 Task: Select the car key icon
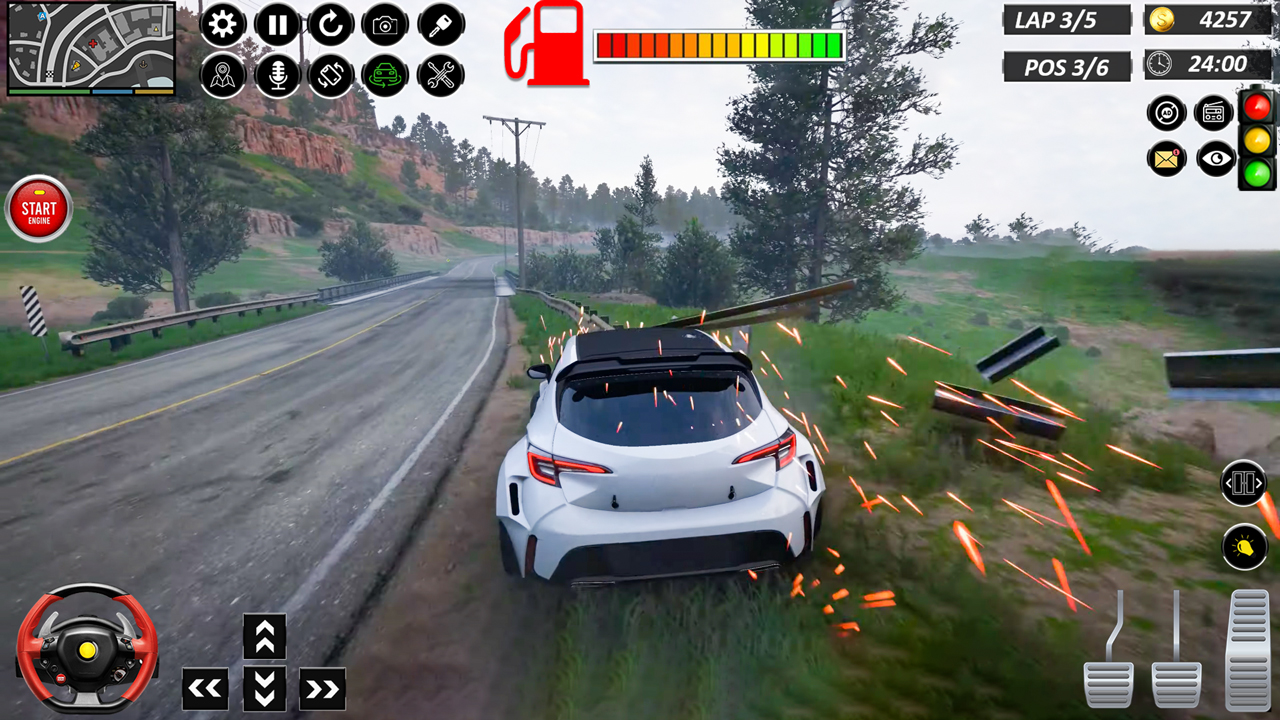(x=440, y=26)
